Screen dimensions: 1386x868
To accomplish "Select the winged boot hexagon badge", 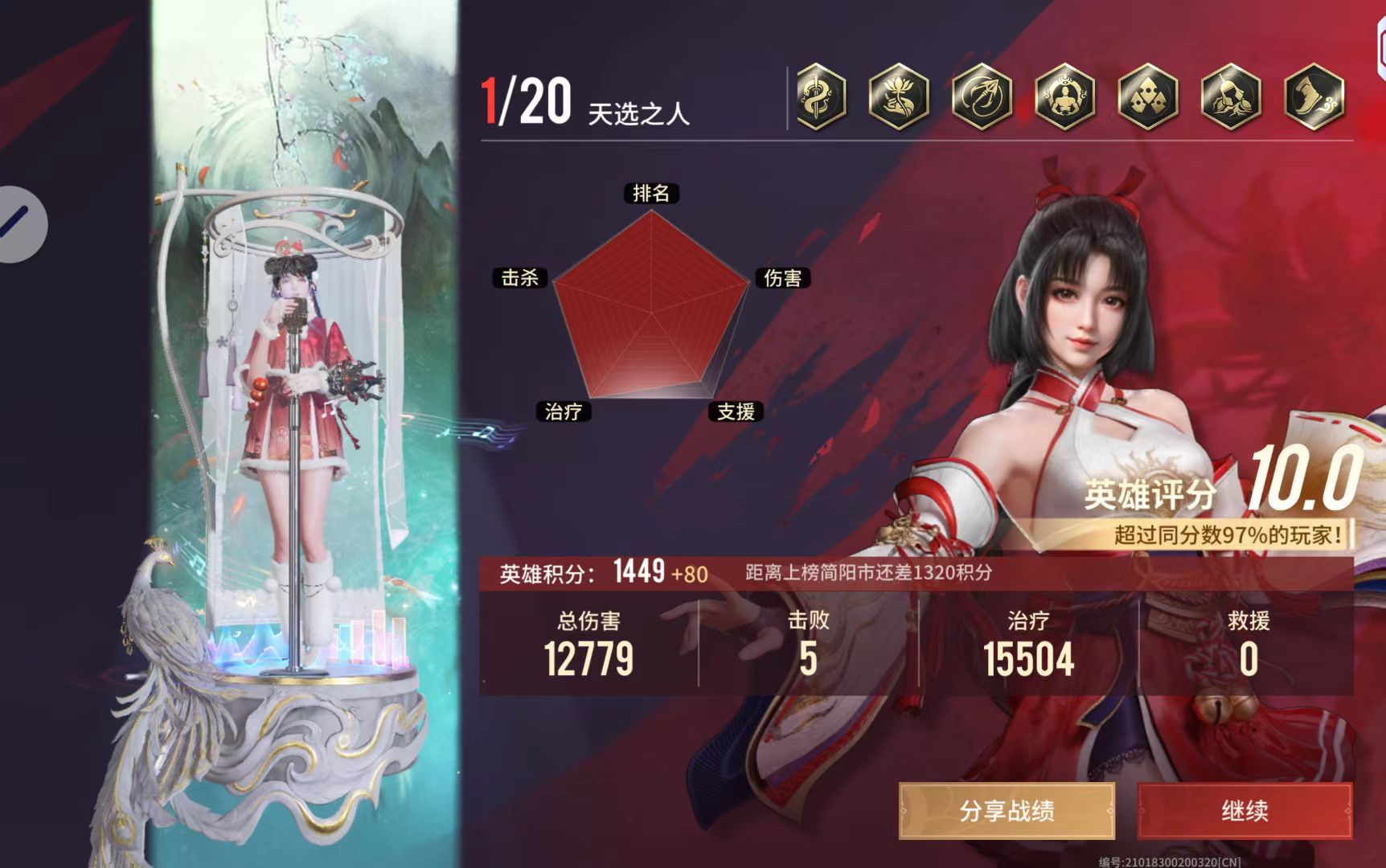I will coord(1314,97).
